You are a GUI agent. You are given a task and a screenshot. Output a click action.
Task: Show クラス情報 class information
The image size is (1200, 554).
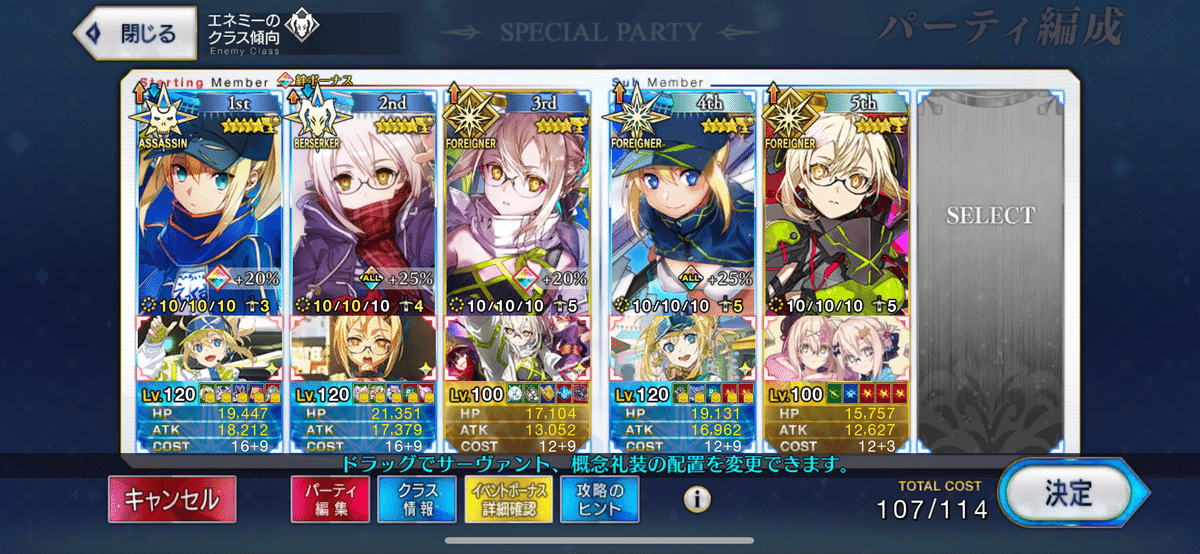click(415, 499)
